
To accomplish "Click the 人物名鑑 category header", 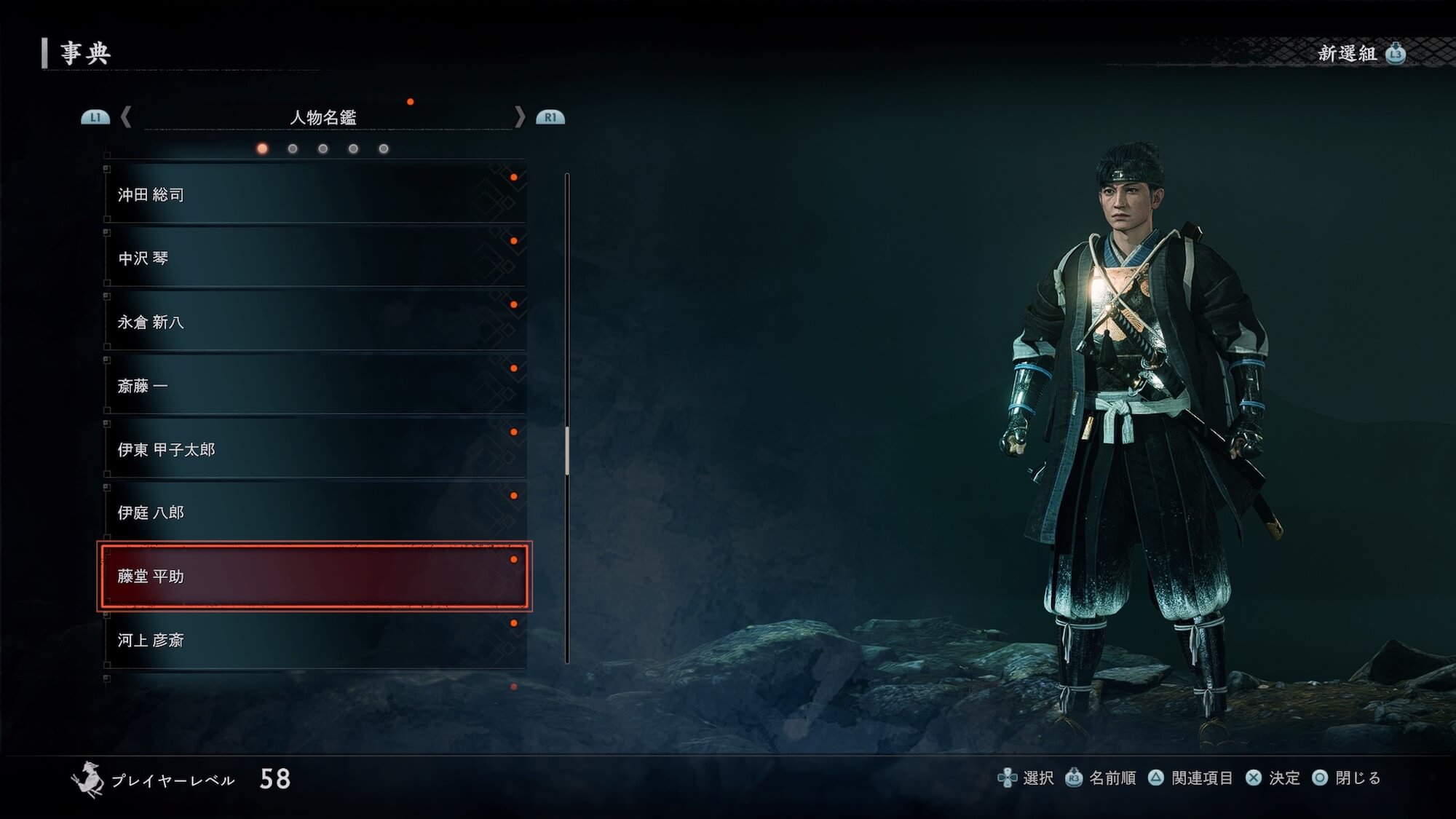I will [x=323, y=117].
